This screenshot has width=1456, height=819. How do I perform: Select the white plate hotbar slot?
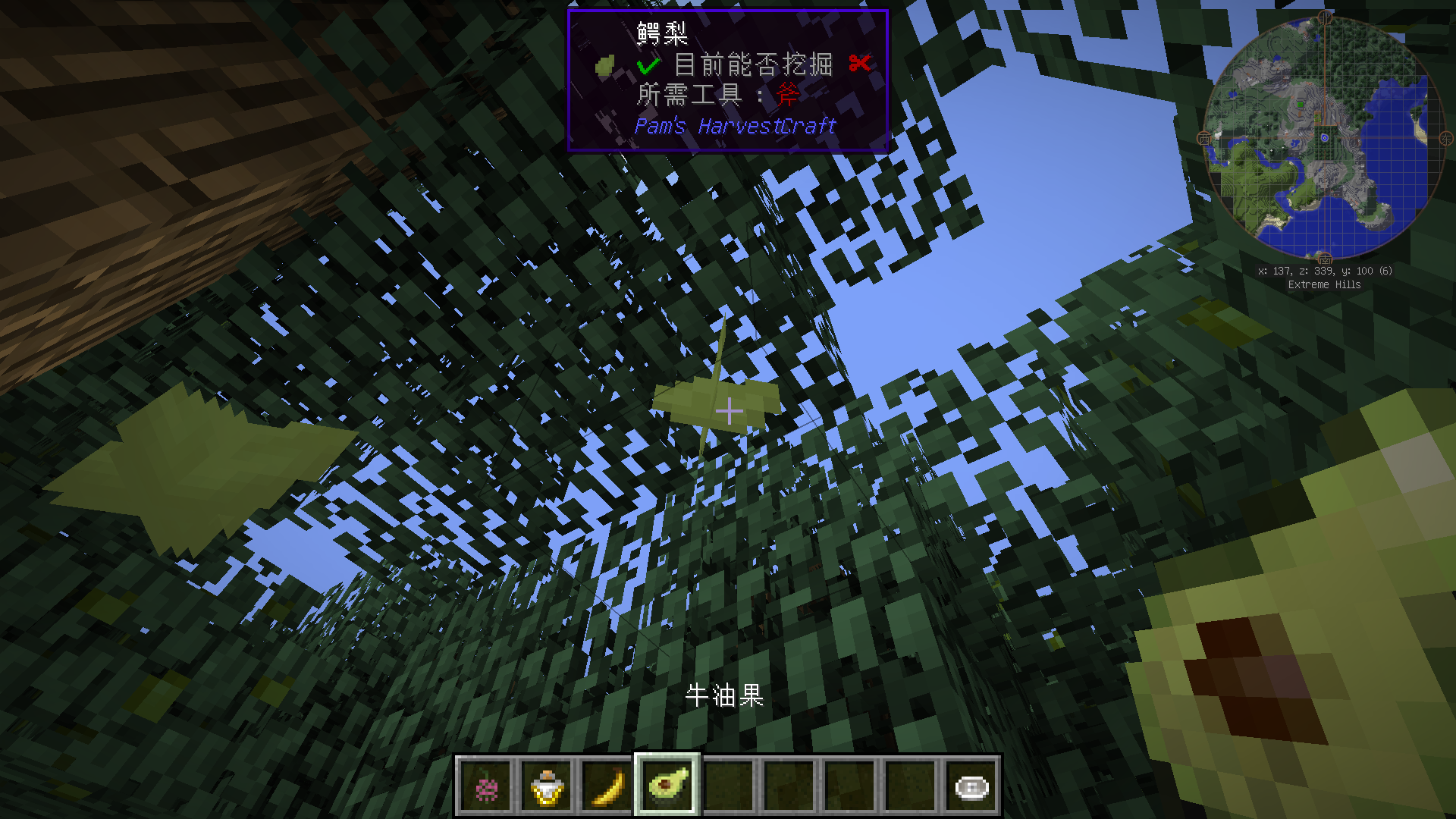tap(971, 786)
